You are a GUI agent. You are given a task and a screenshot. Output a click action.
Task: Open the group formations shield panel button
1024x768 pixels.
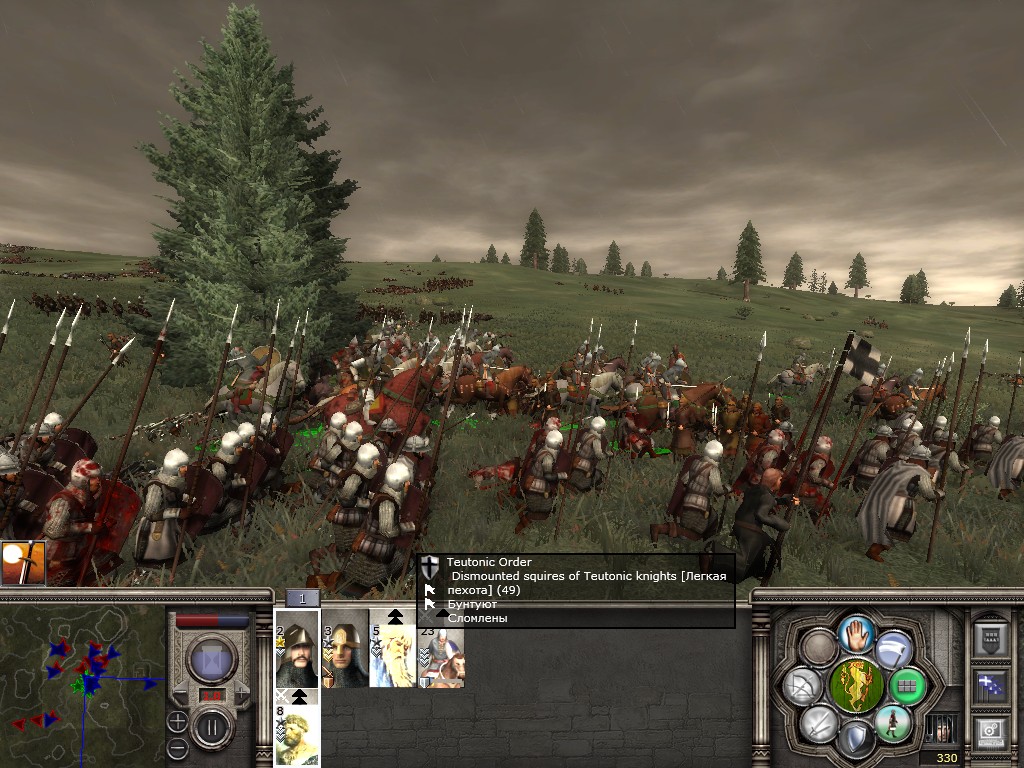point(989,639)
